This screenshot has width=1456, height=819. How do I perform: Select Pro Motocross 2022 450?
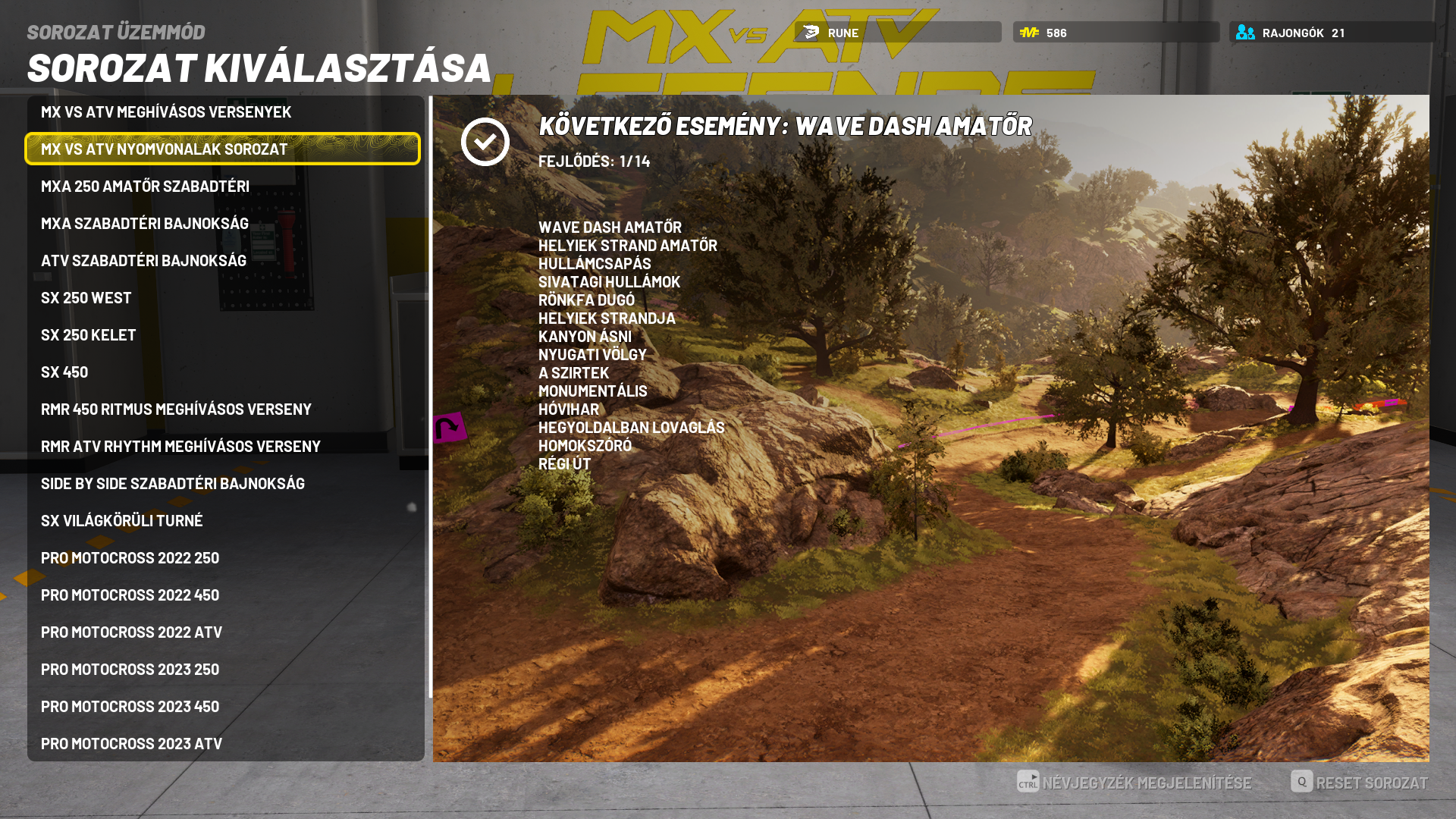[130, 595]
